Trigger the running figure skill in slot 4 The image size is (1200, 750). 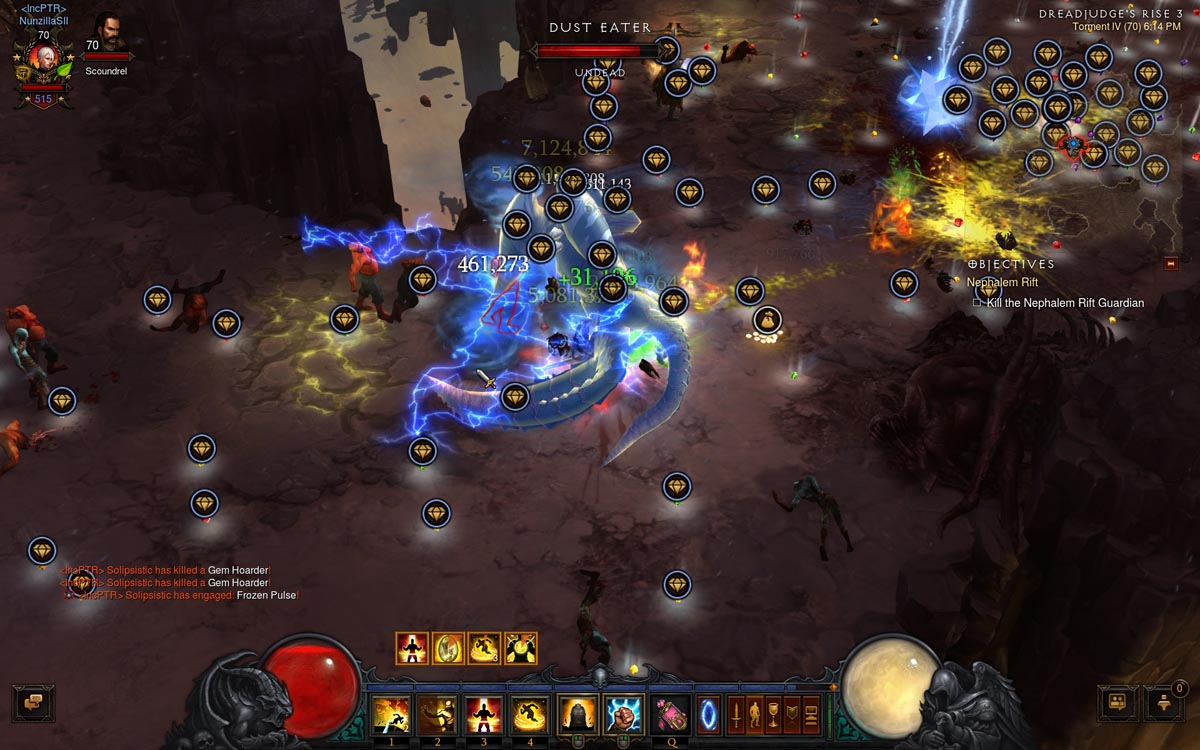pos(530,715)
